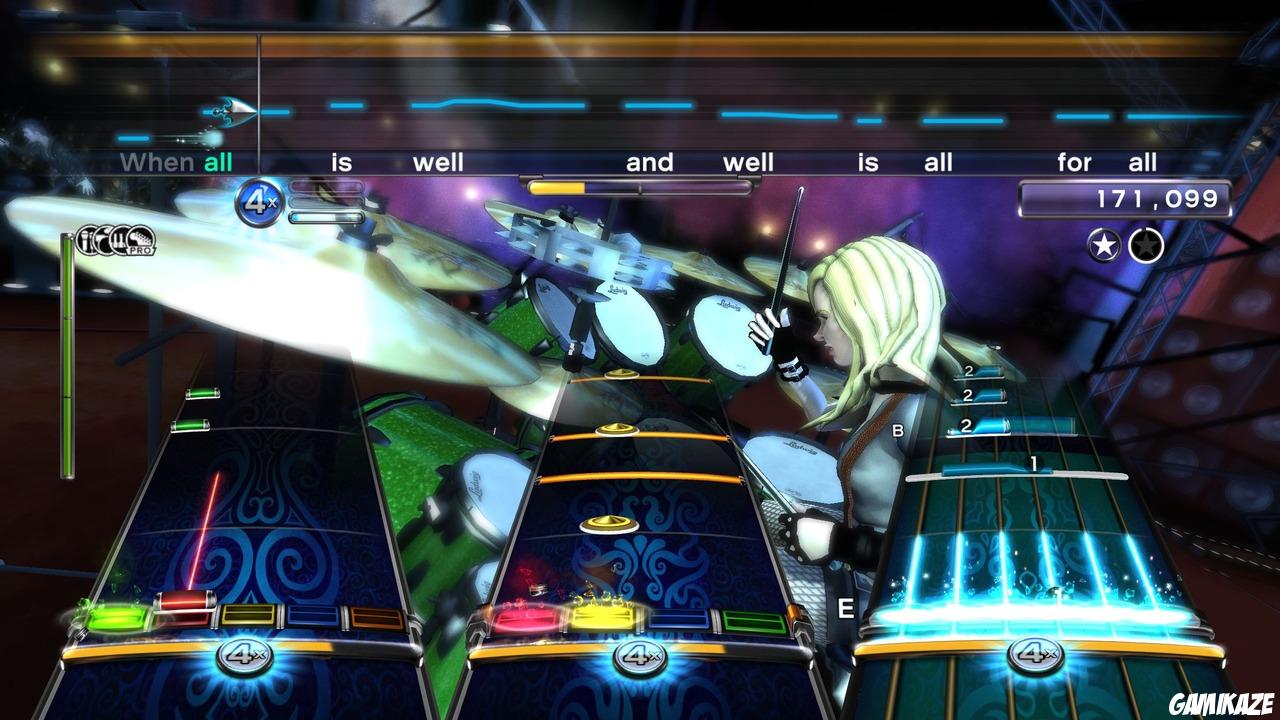Click the filled white star rating icon
The image size is (1280, 720).
1105,242
